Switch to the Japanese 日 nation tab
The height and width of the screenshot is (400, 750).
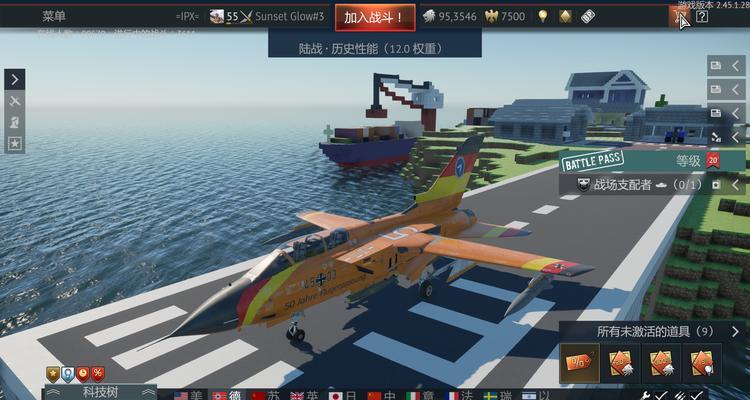click(343, 395)
